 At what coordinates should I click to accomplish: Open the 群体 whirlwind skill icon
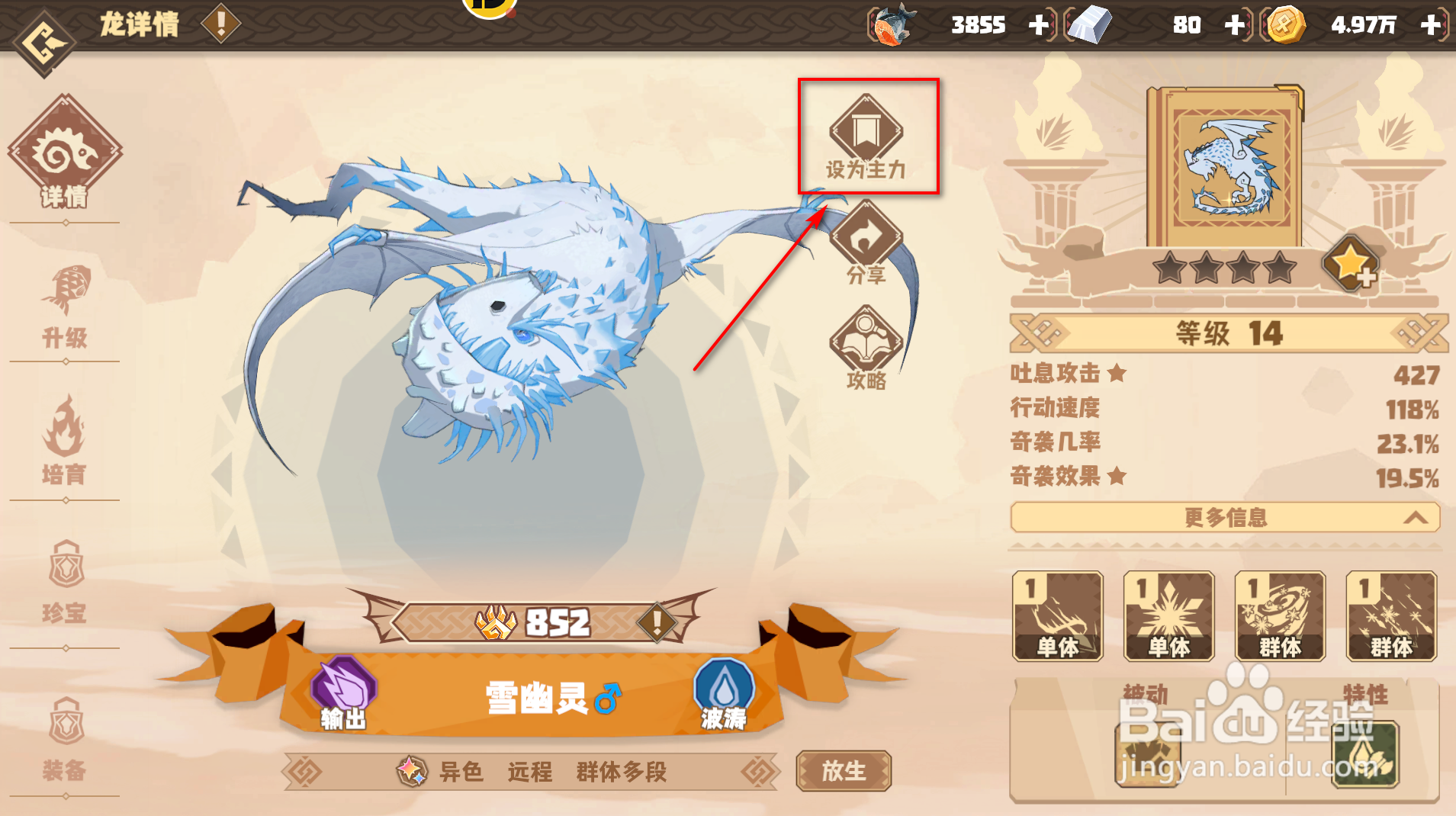(1280, 616)
